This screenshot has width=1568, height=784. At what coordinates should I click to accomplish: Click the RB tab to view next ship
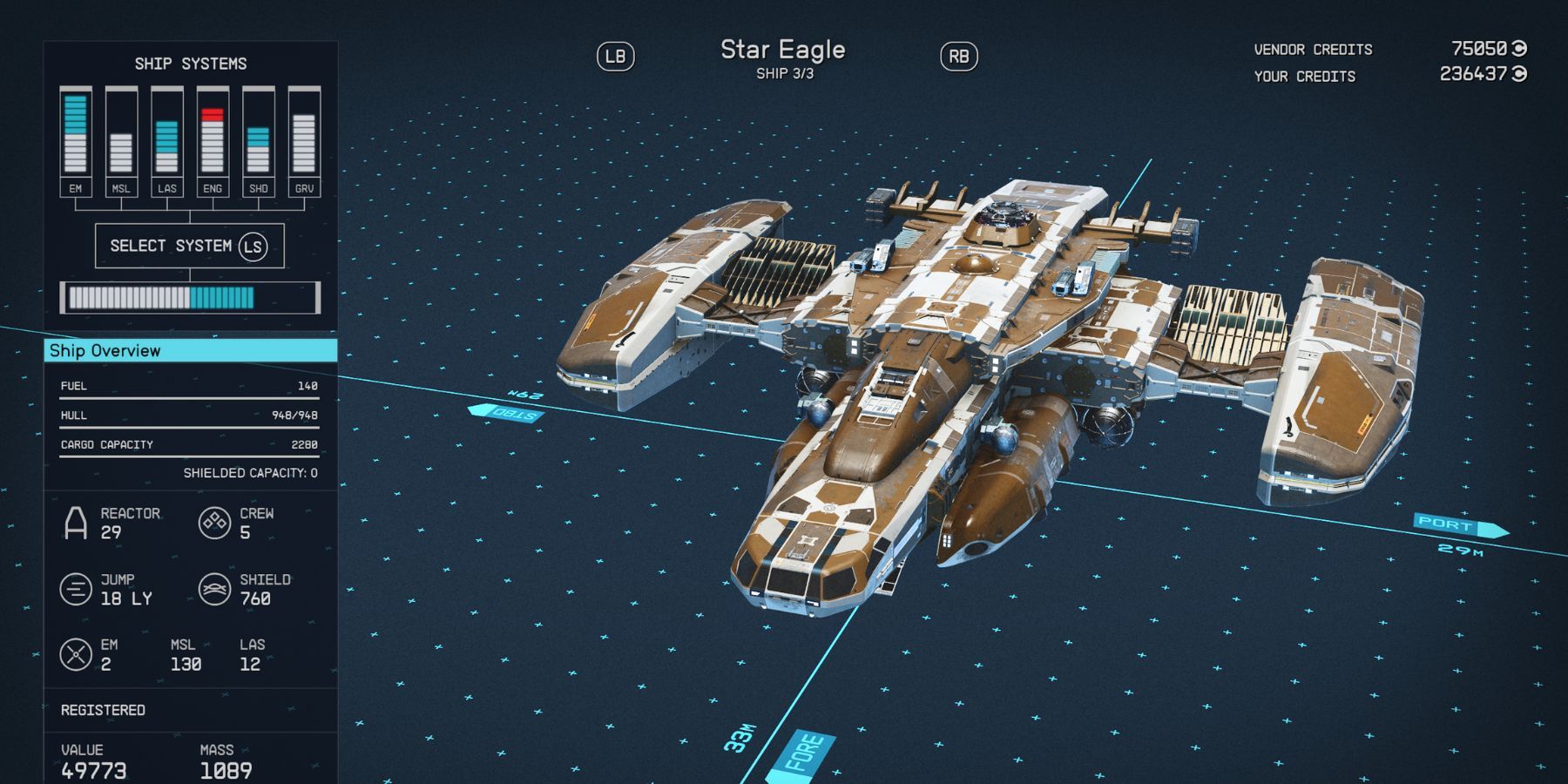click(x=958, y=57)
